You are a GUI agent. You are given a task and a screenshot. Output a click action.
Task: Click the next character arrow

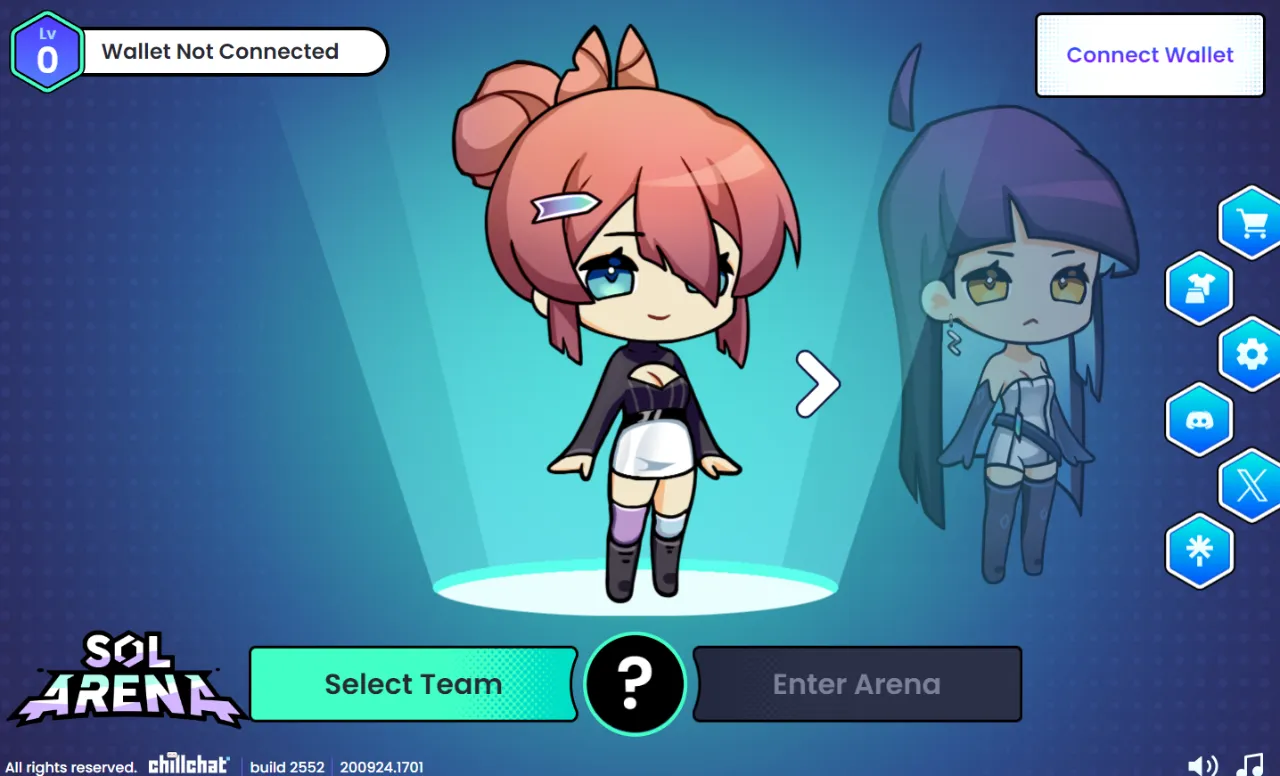(x=817, y=383)
